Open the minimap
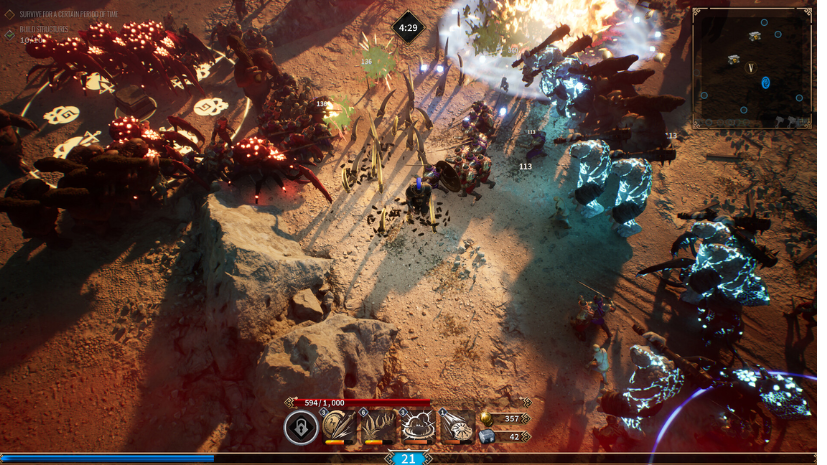The height and width of the screenshot is (465, 827). (752, 68)
